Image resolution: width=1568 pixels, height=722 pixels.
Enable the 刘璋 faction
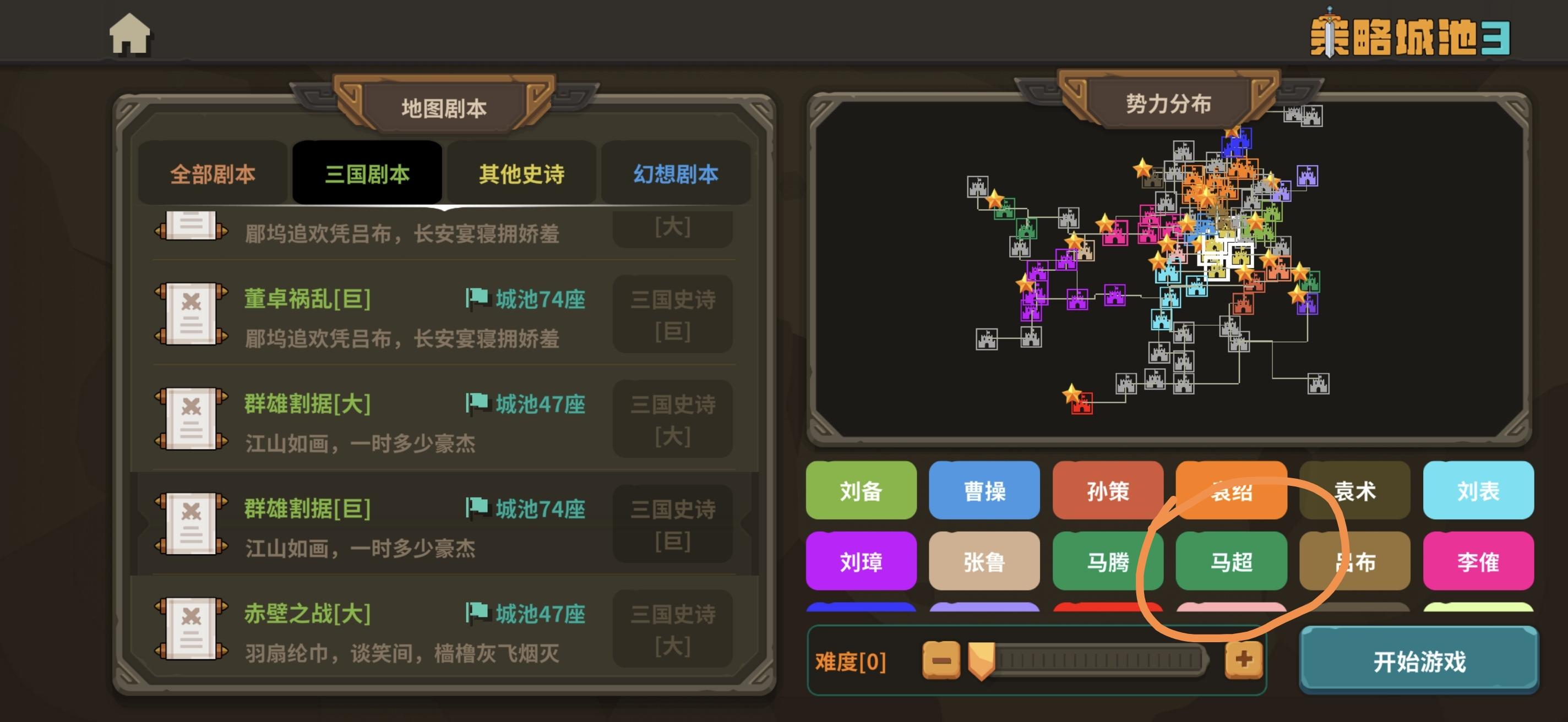(x=861, y=561)
